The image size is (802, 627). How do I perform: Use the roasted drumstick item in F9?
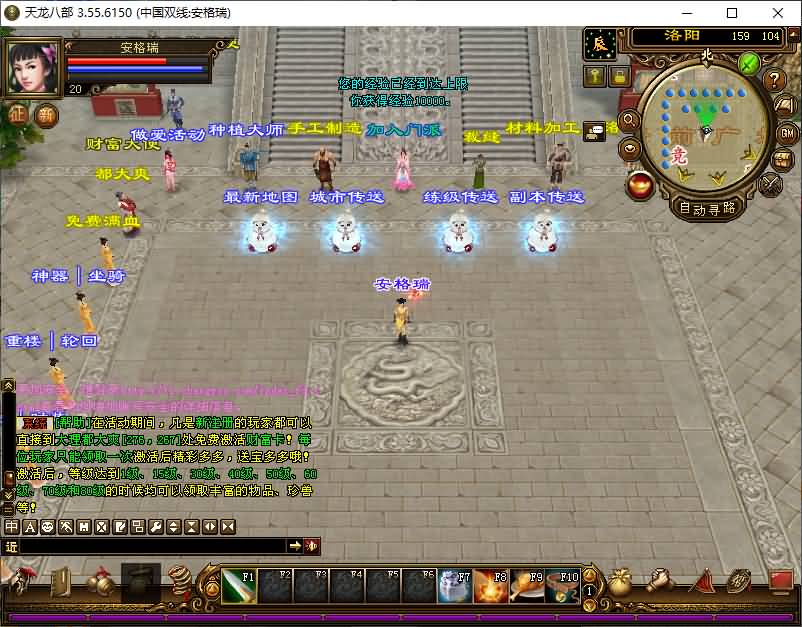(x=526, y=586)
